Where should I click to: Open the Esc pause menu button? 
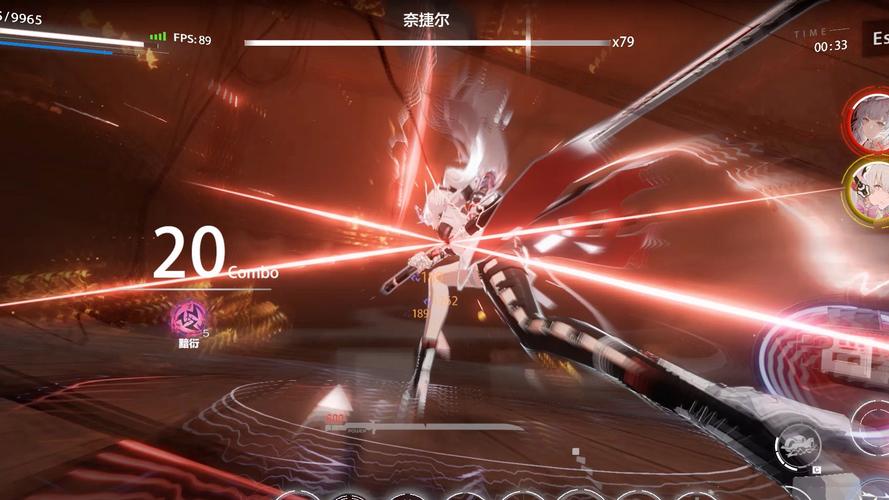pyautogui.click(x=878, y=40)
